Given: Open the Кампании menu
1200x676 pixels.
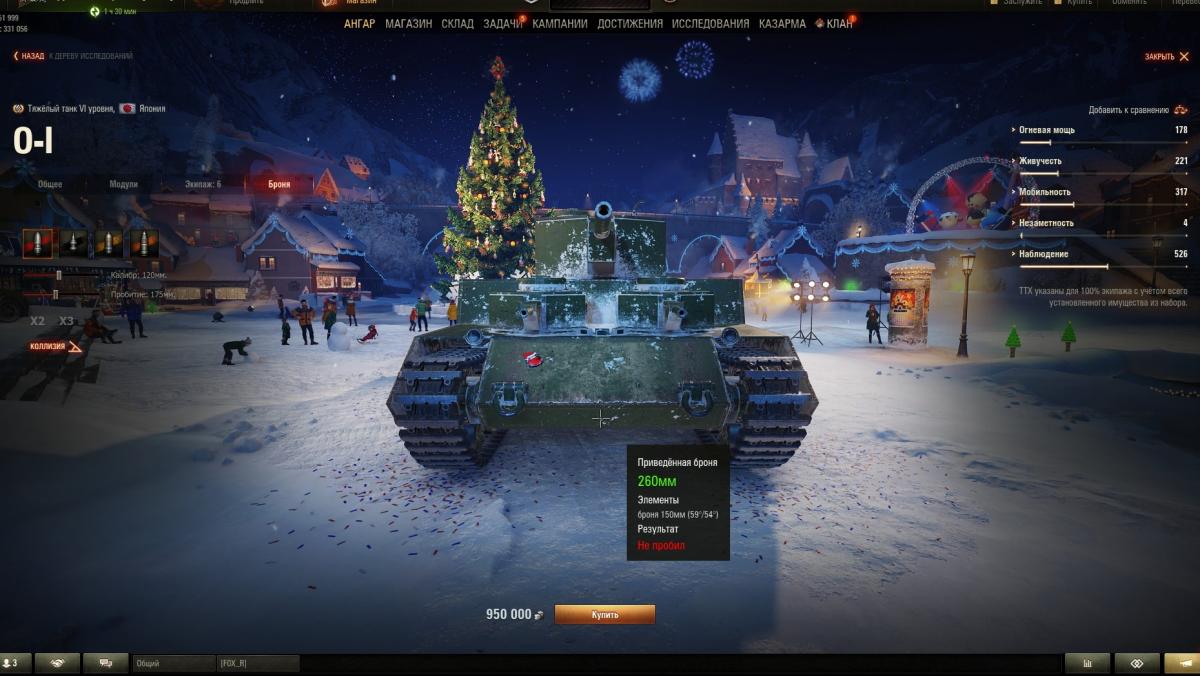Looking at the screenshot, I should [x=560, y=23].
